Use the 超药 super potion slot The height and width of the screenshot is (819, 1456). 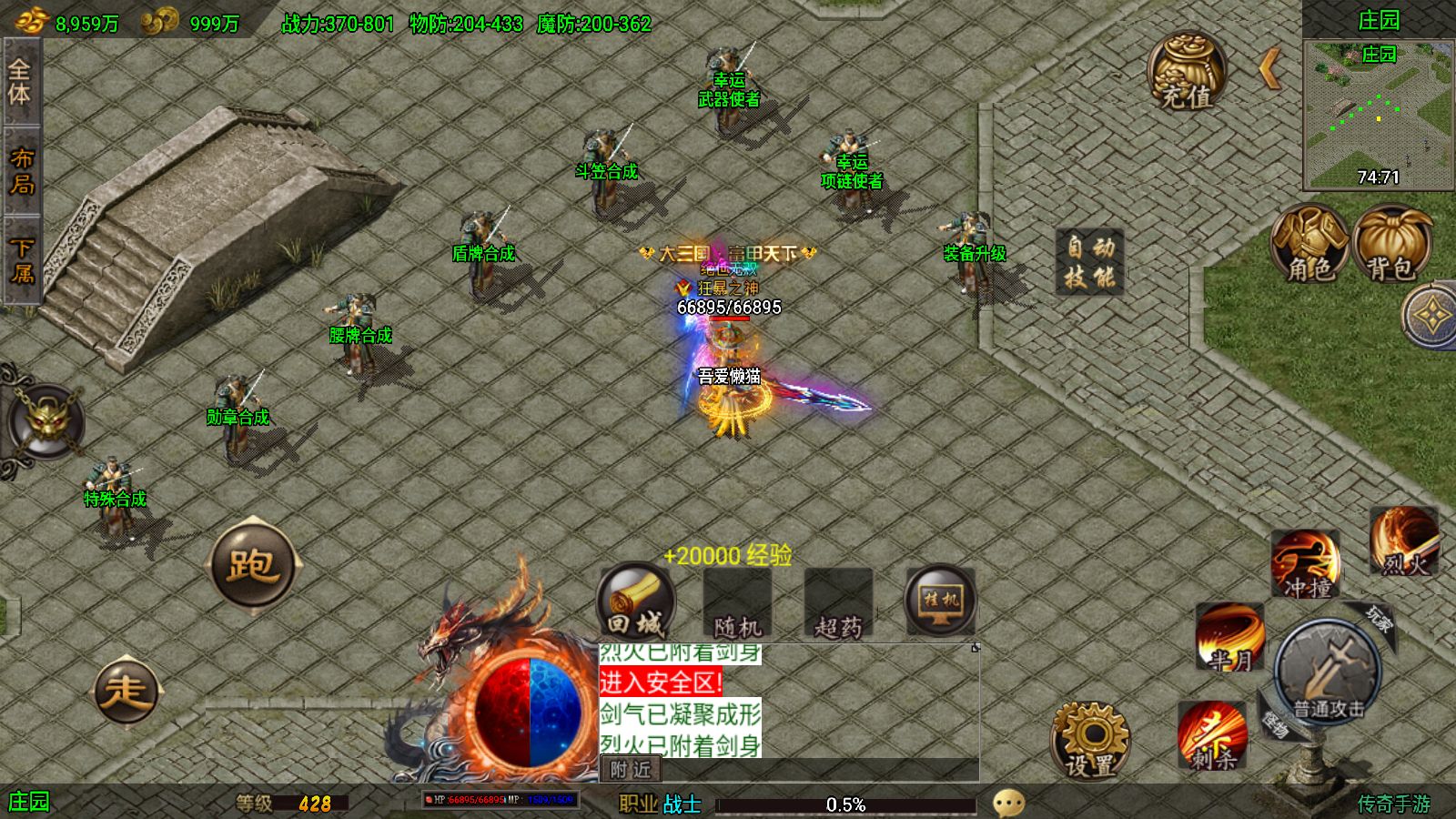click(838, 604)
